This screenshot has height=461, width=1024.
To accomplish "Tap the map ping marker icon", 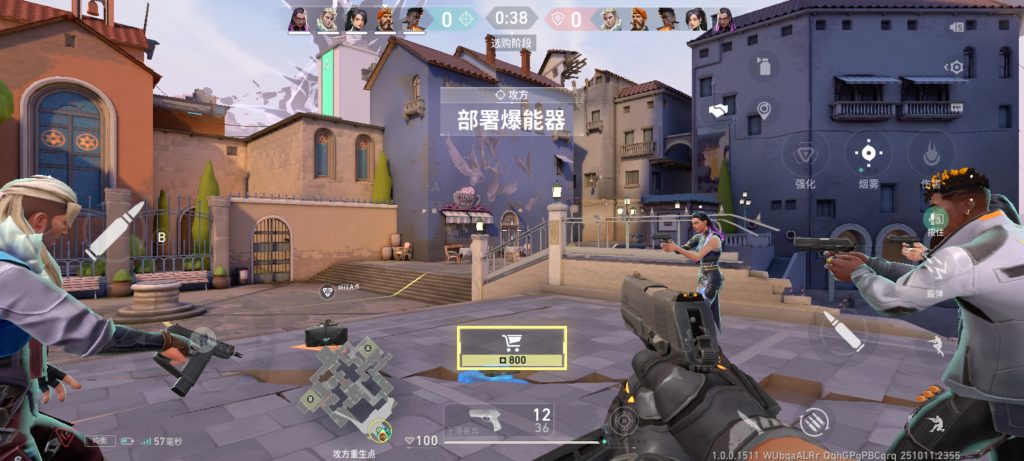I will 765,110.
